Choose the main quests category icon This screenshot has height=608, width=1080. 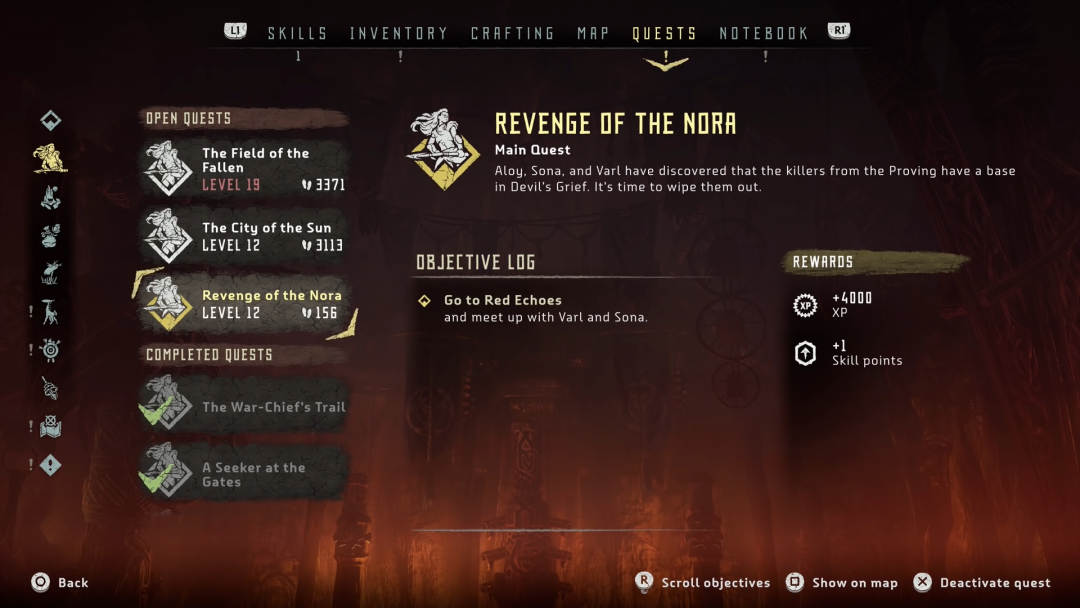(50, 158)
